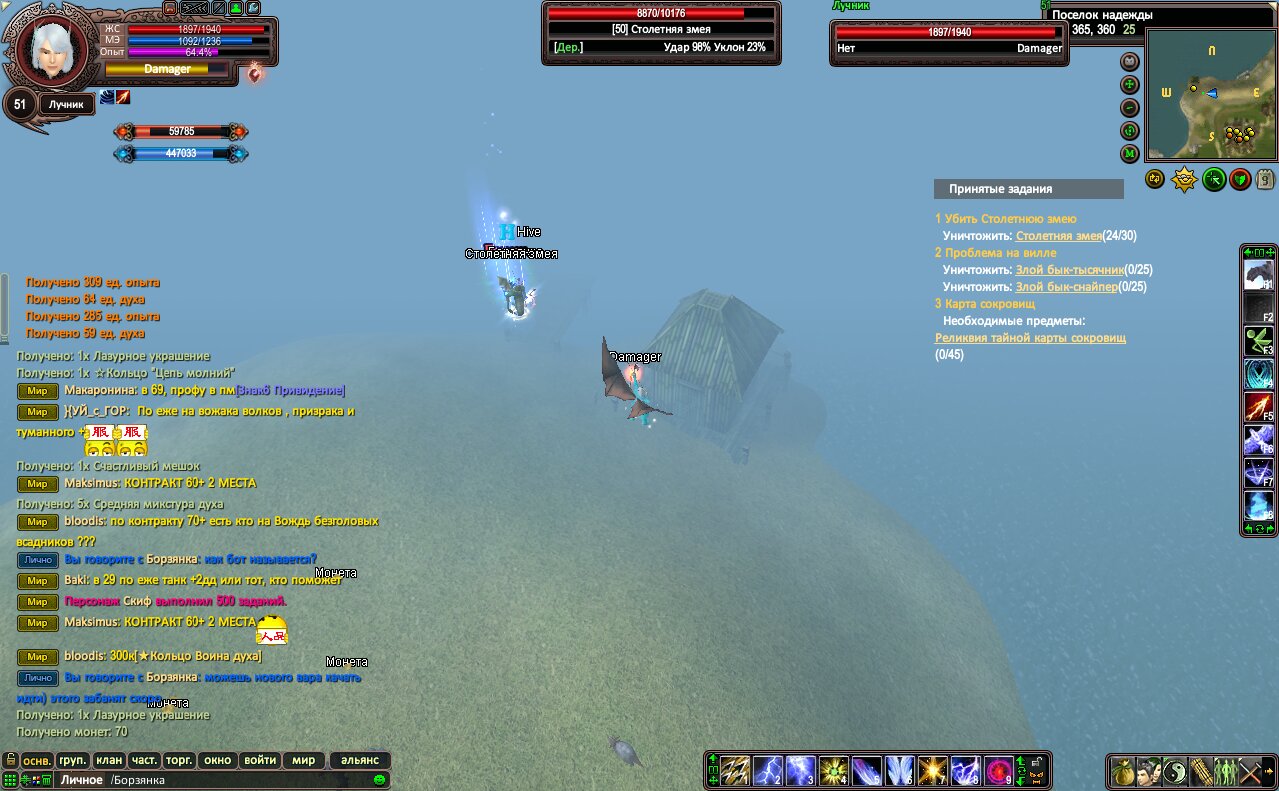1279x791 pixels.
Task: Open the inventory bag icon
Action: [1124, 772]
